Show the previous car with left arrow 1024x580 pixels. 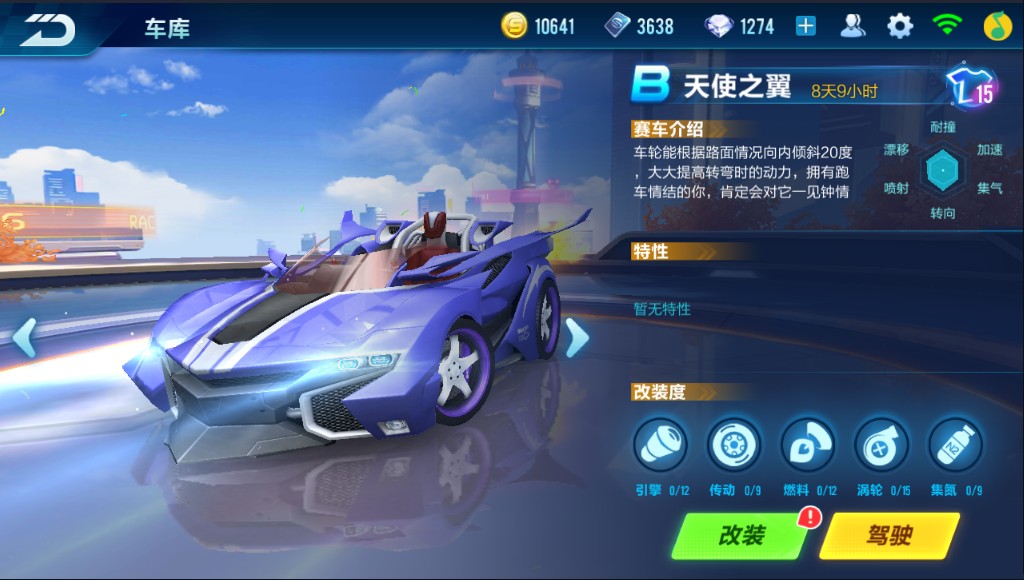pos(24,338)
